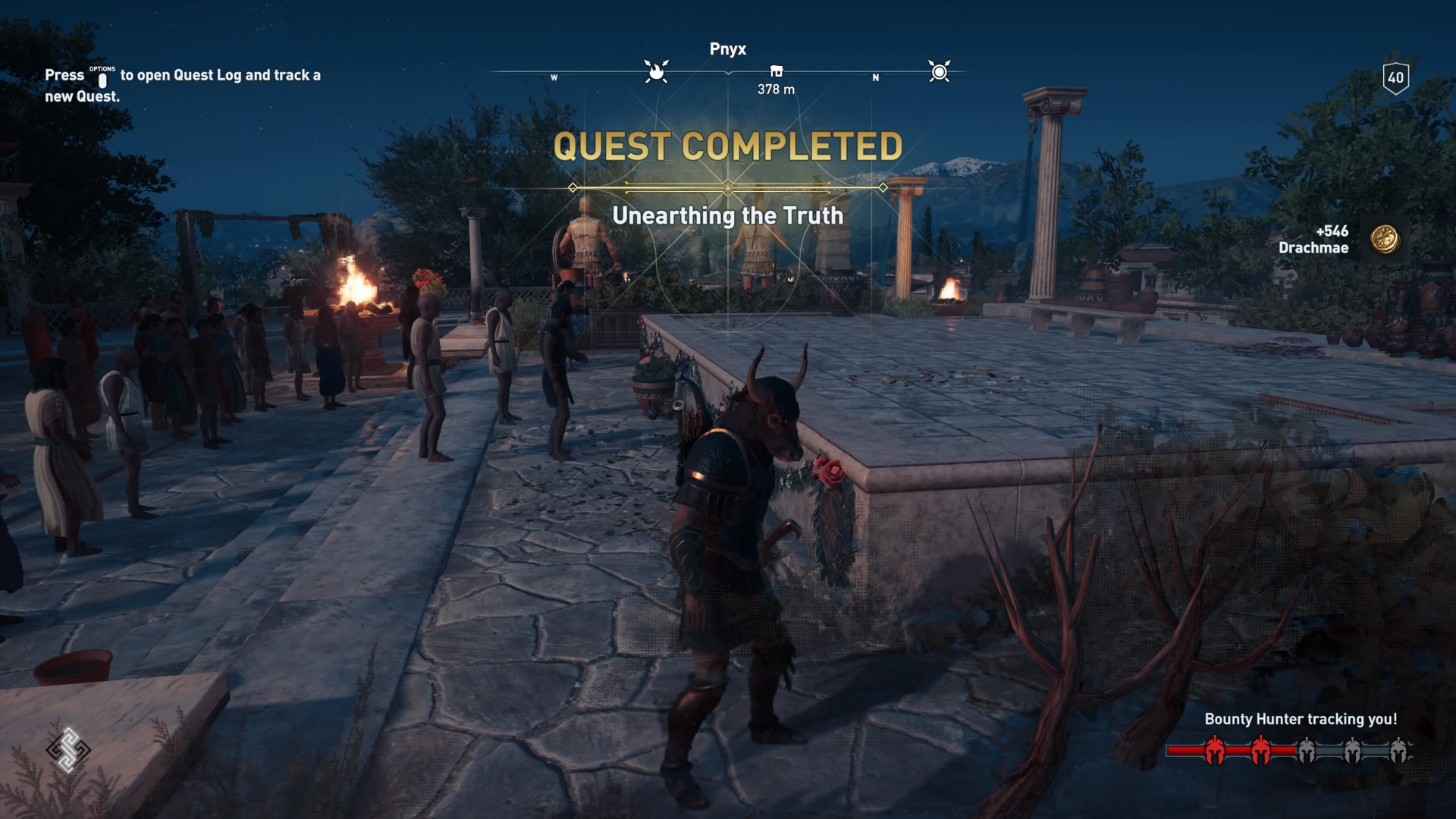Click the N marker on the compass bar
The height and width of the screenshot is (819, 1456).
click(875, 77)
